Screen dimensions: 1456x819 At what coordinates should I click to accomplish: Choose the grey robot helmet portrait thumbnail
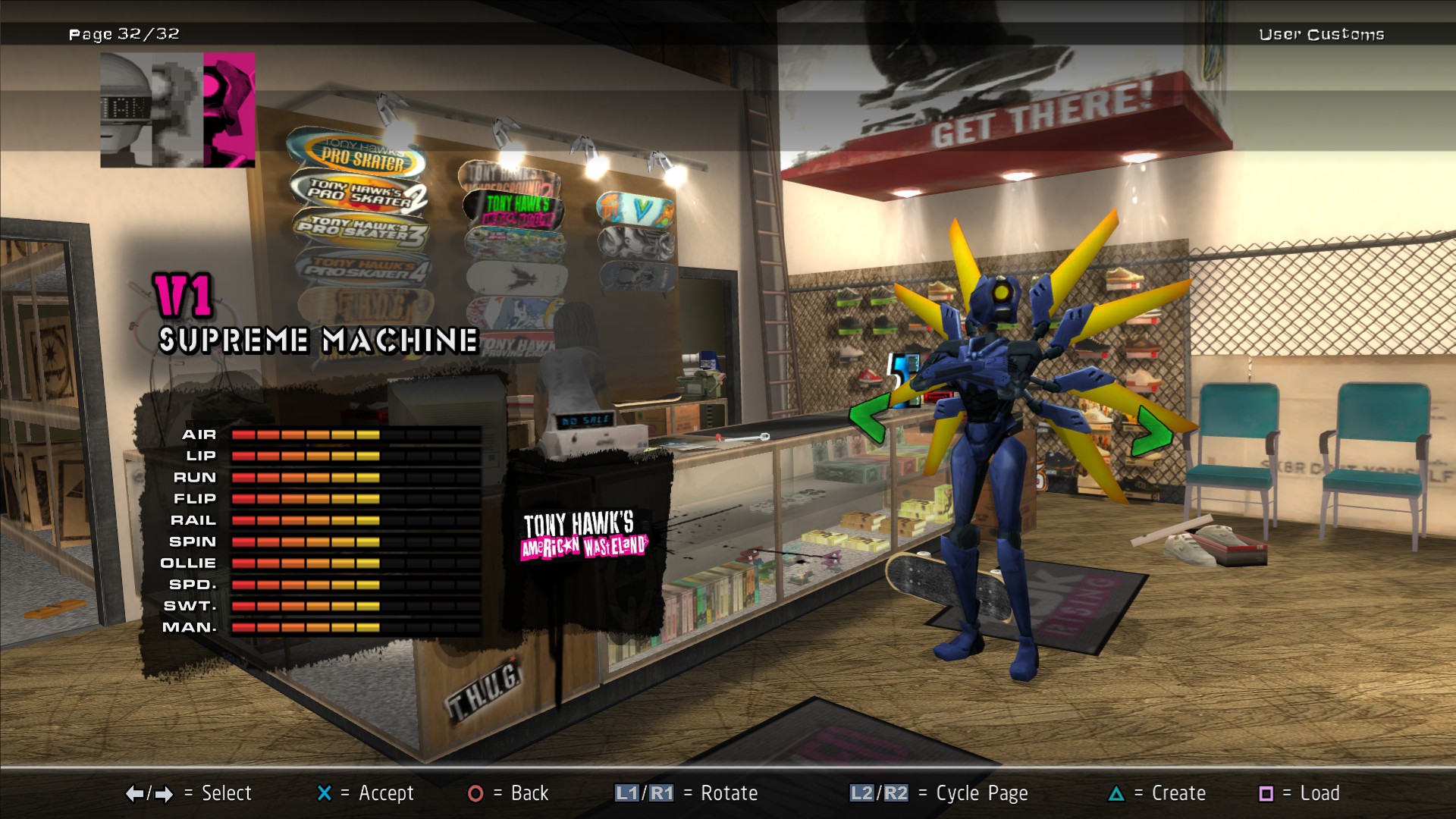pos(127,110)
